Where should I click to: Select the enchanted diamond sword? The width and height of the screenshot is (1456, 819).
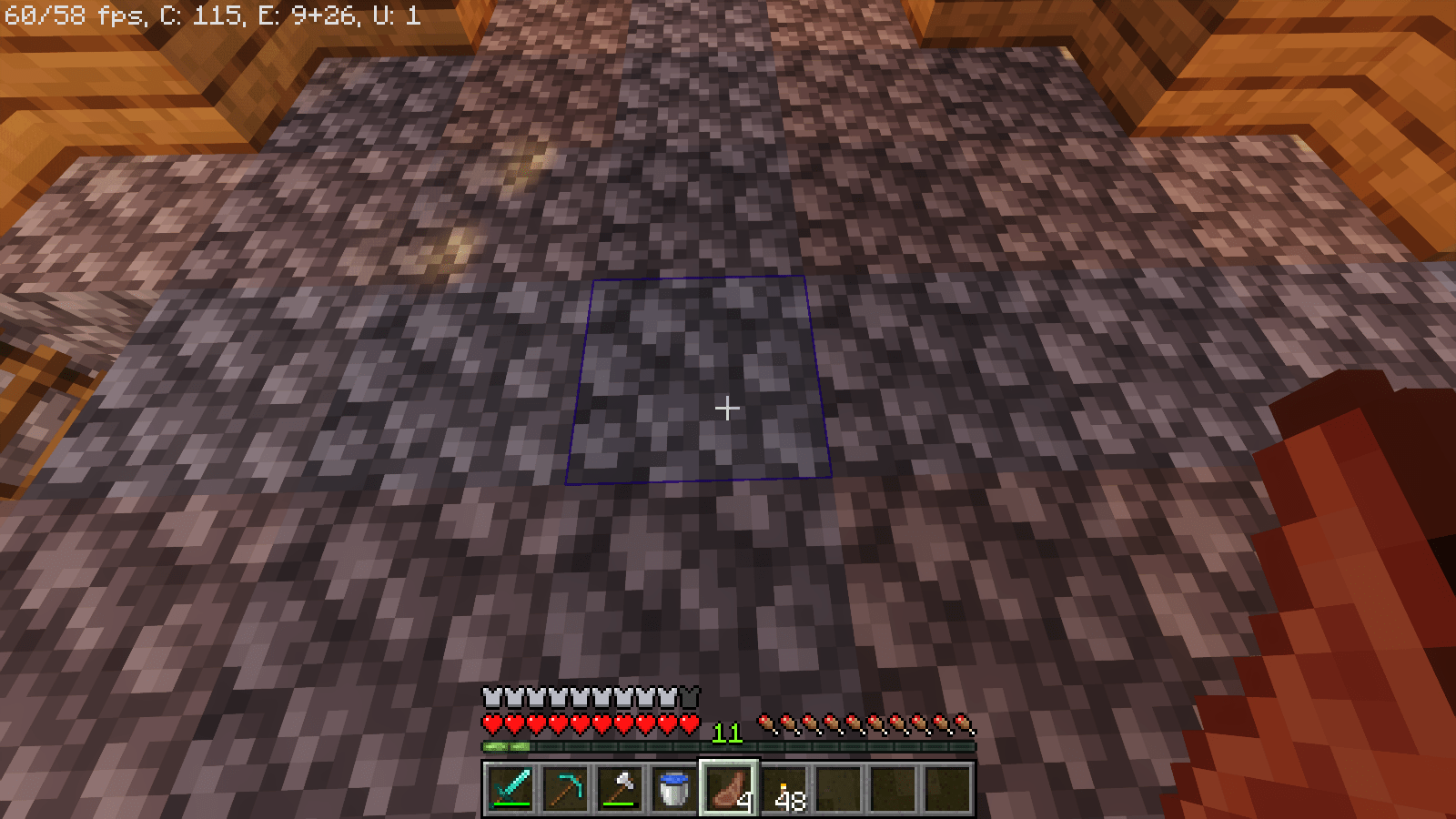coord(510,790)
